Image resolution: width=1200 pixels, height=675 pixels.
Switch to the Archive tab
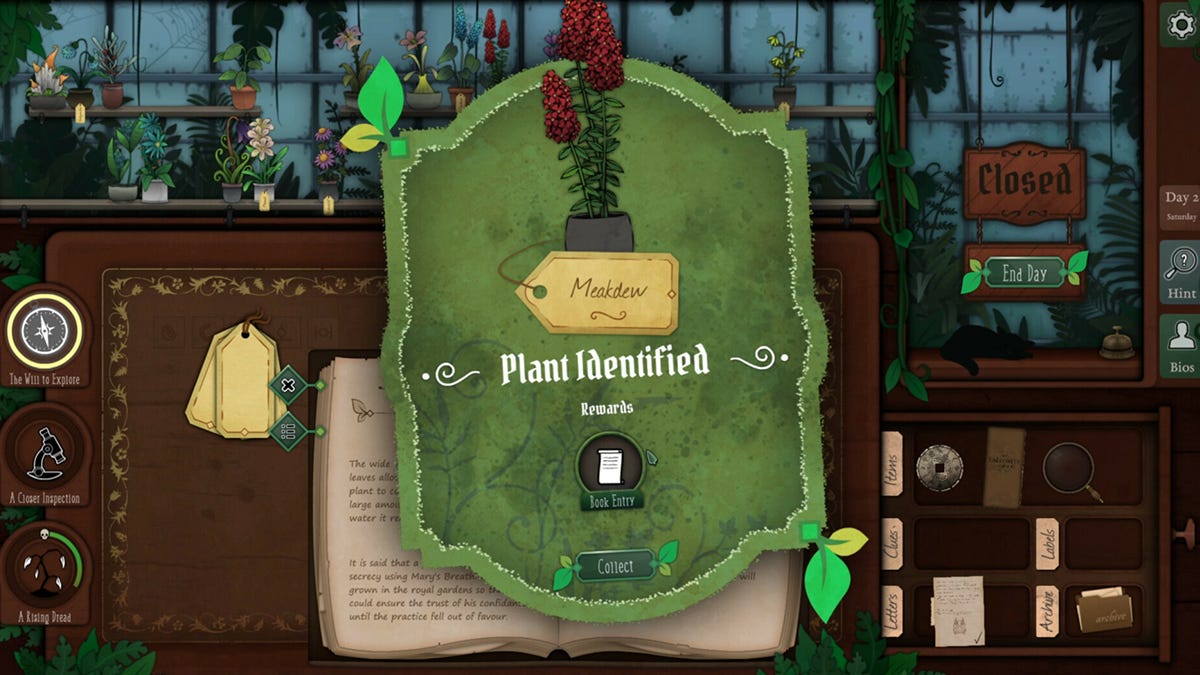tap(1047, 610)
